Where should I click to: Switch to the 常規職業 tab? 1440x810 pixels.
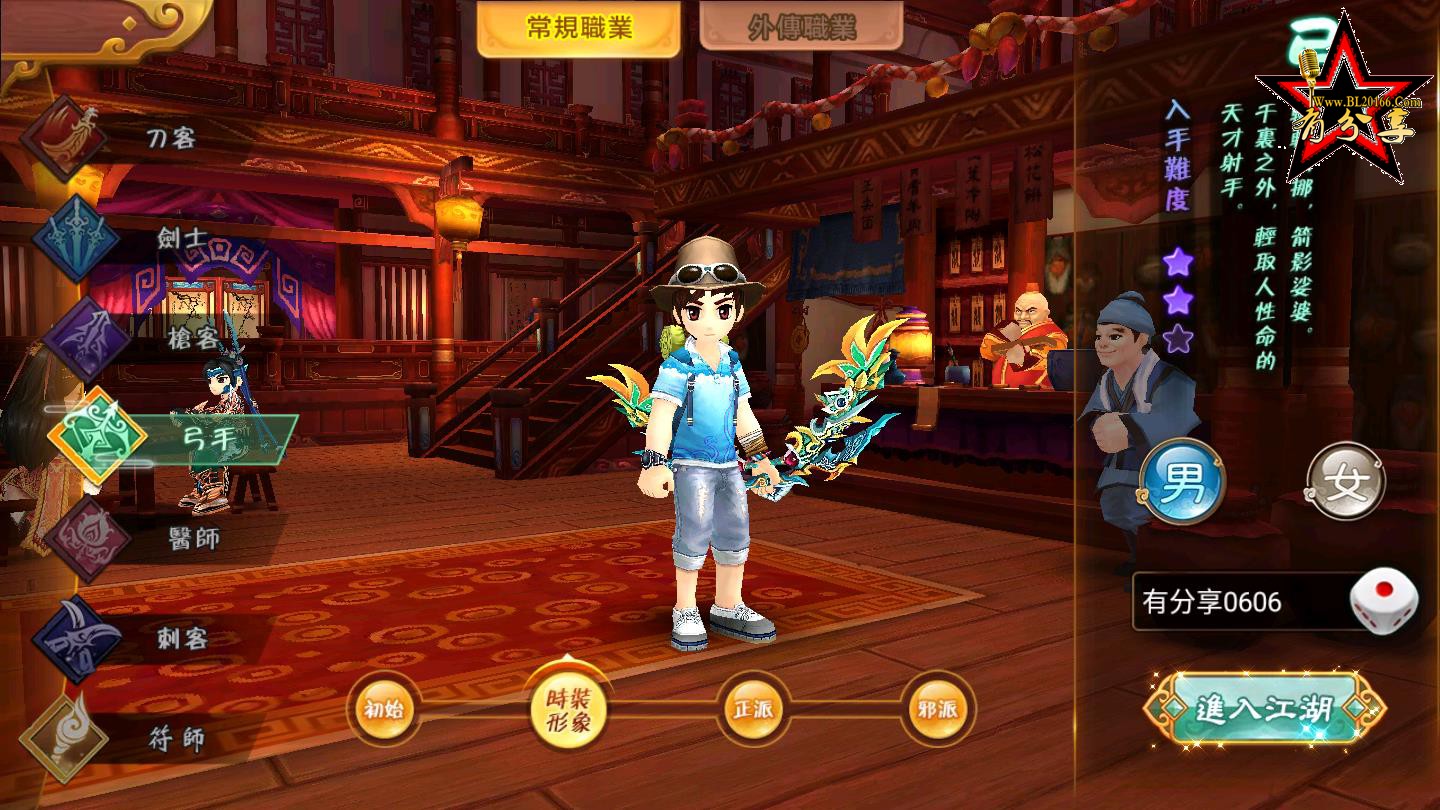pyautogui.click(x=579, y=28)
